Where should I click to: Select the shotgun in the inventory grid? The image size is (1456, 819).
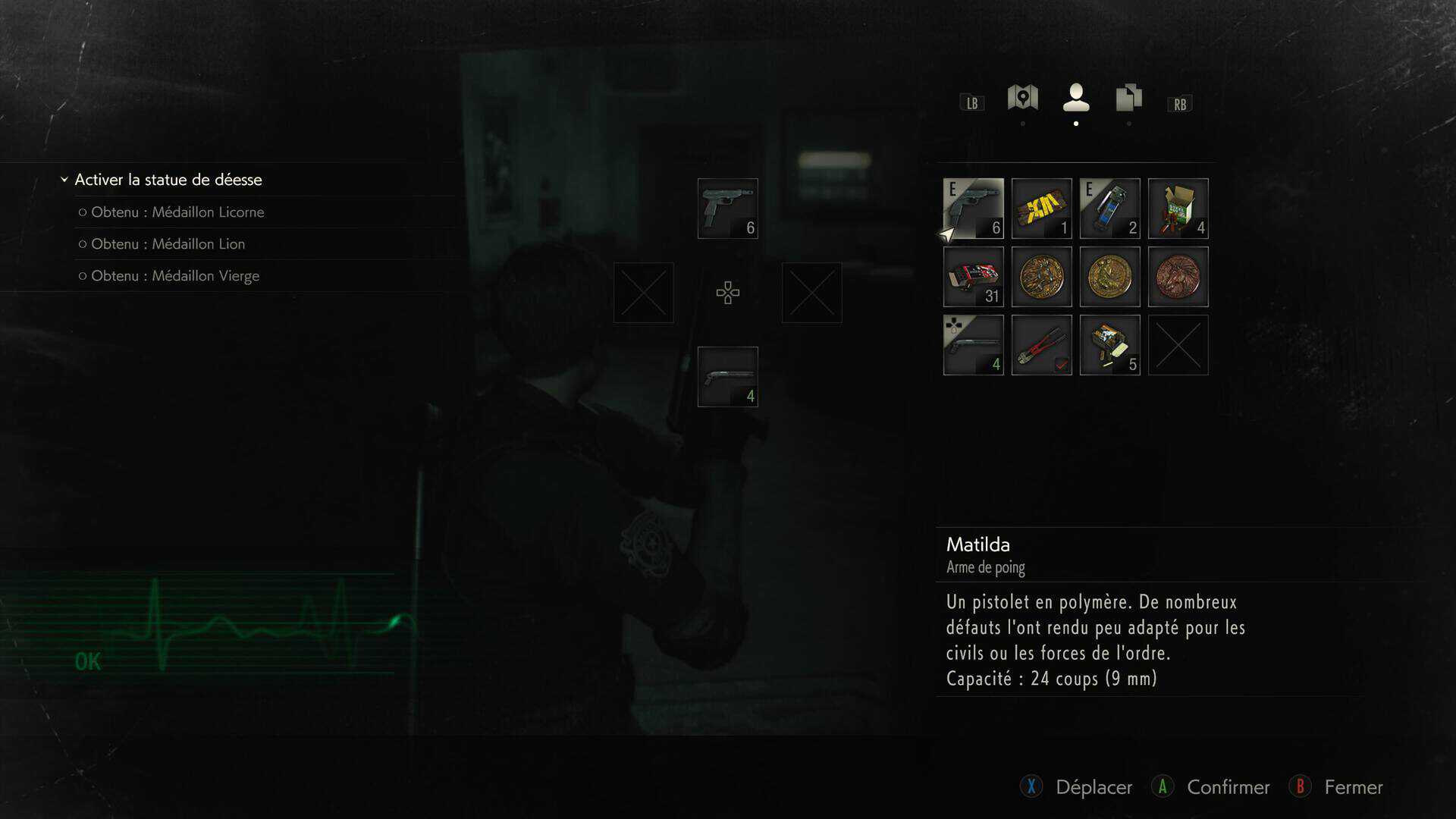click(x=973, y=345)
